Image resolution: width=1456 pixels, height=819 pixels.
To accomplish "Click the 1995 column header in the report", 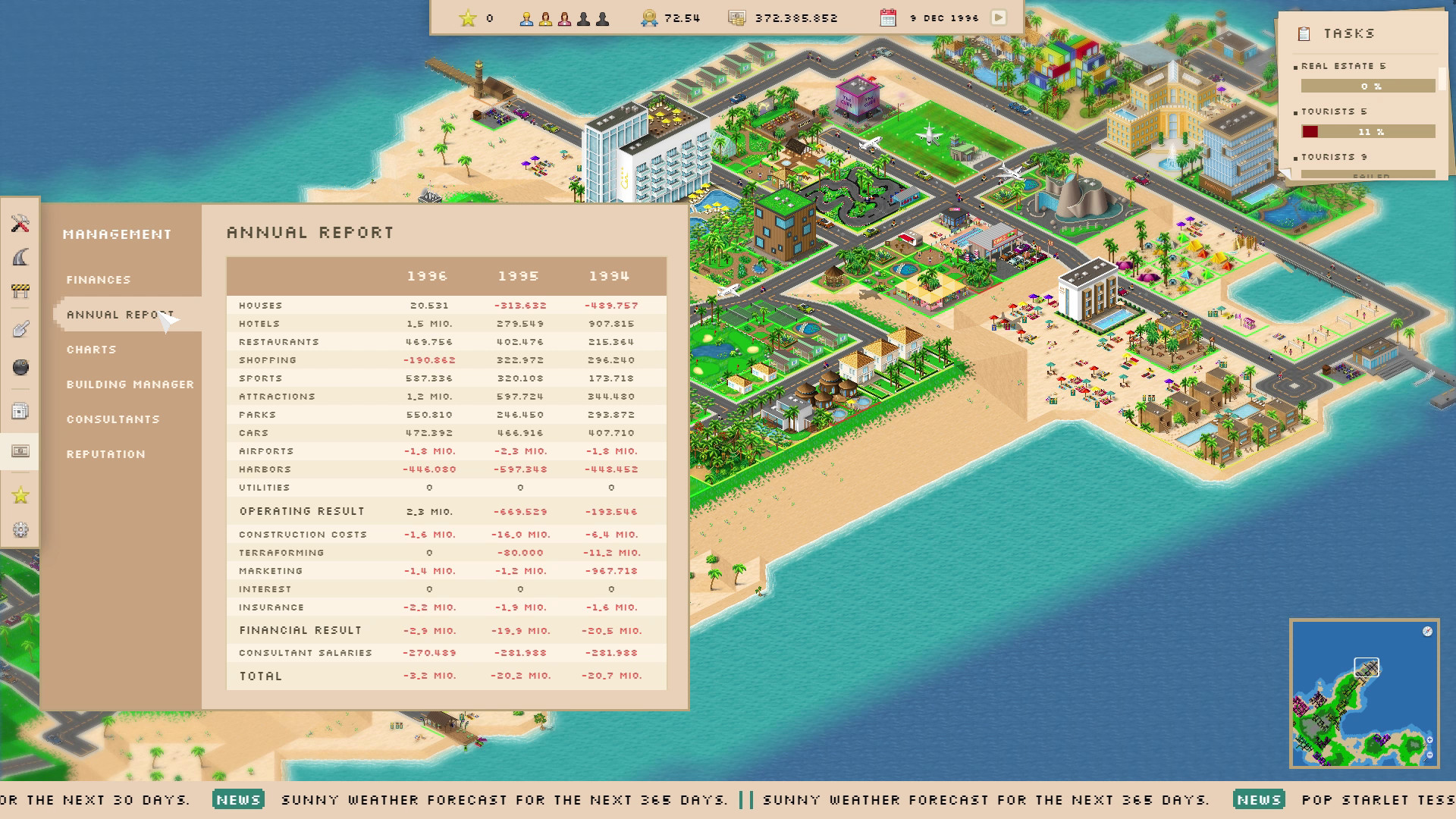I will (x=520, y=276).
